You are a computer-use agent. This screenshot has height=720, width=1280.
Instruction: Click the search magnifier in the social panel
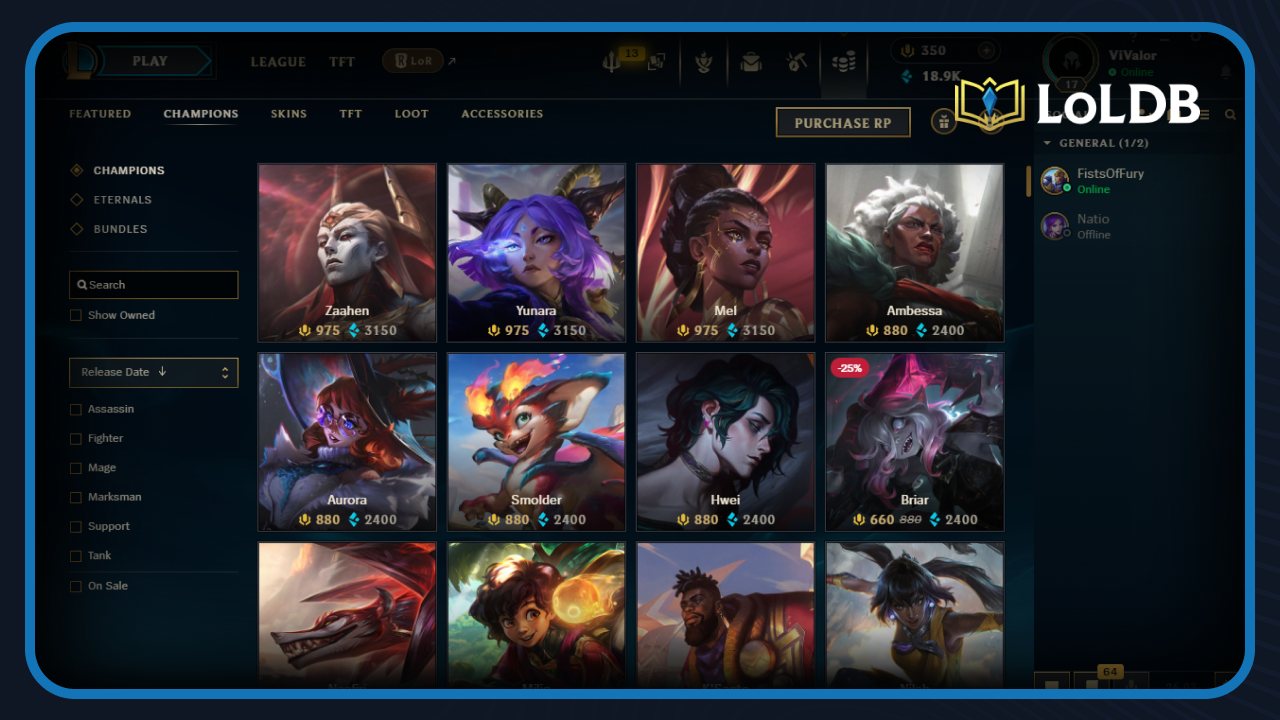[1229, 115]
